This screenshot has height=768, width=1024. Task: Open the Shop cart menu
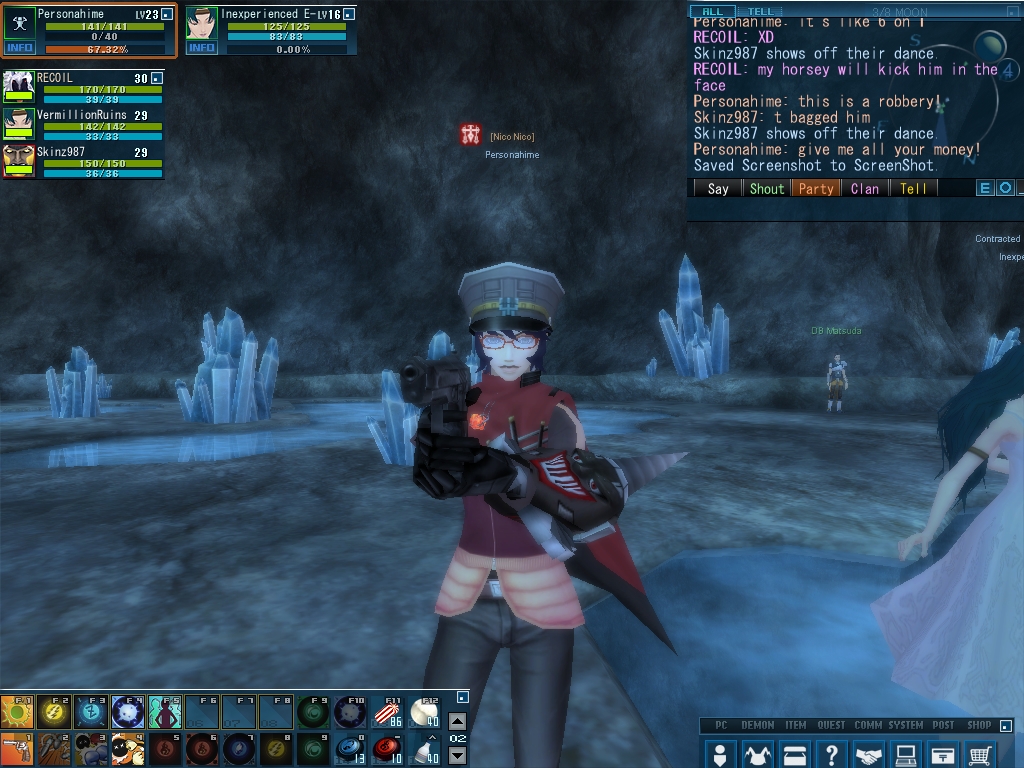[980, 754]
